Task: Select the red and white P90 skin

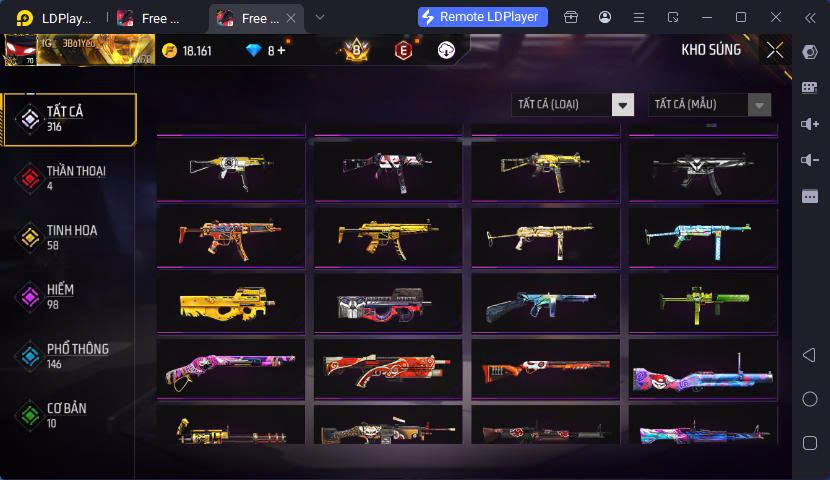Action: [x=388, y=303]
